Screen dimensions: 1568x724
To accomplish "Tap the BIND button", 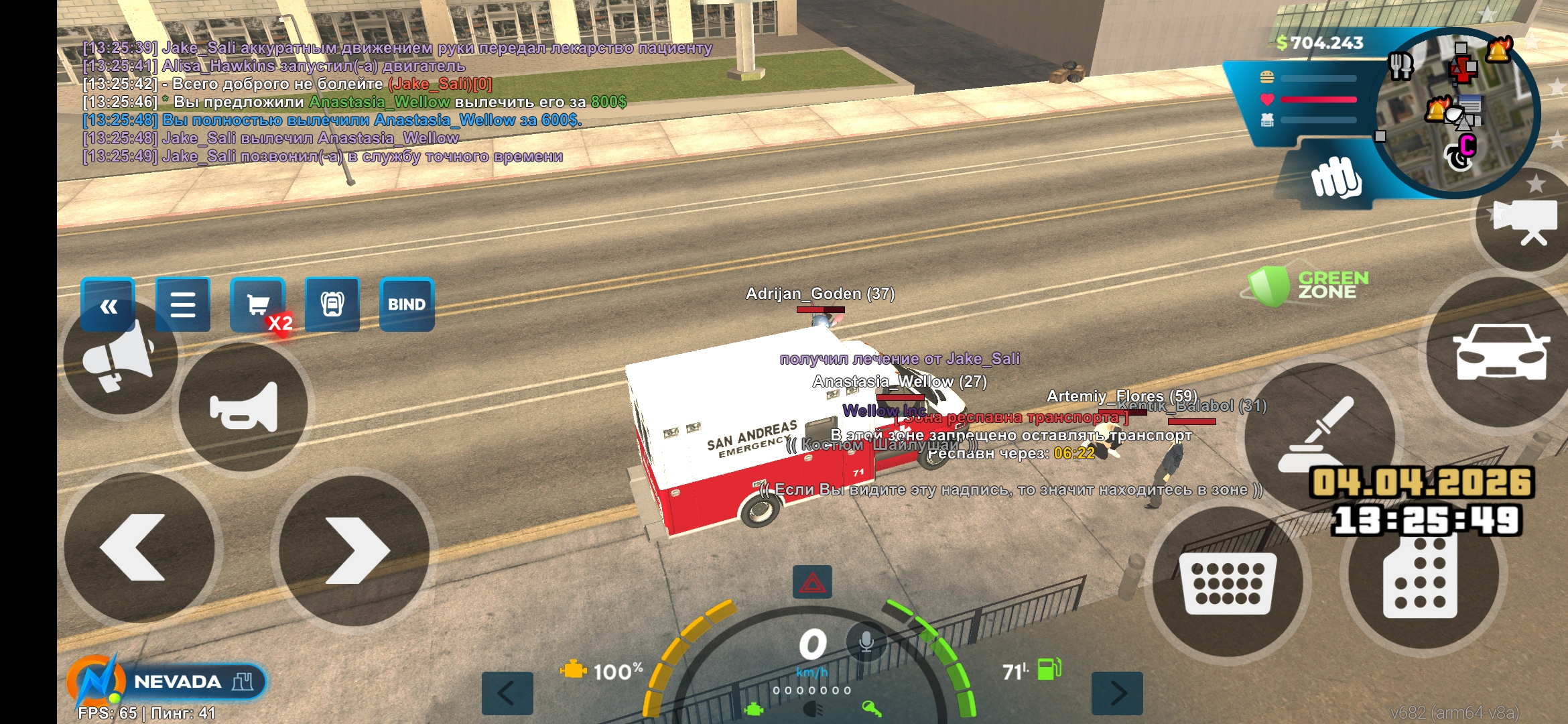I will [407, 305].
